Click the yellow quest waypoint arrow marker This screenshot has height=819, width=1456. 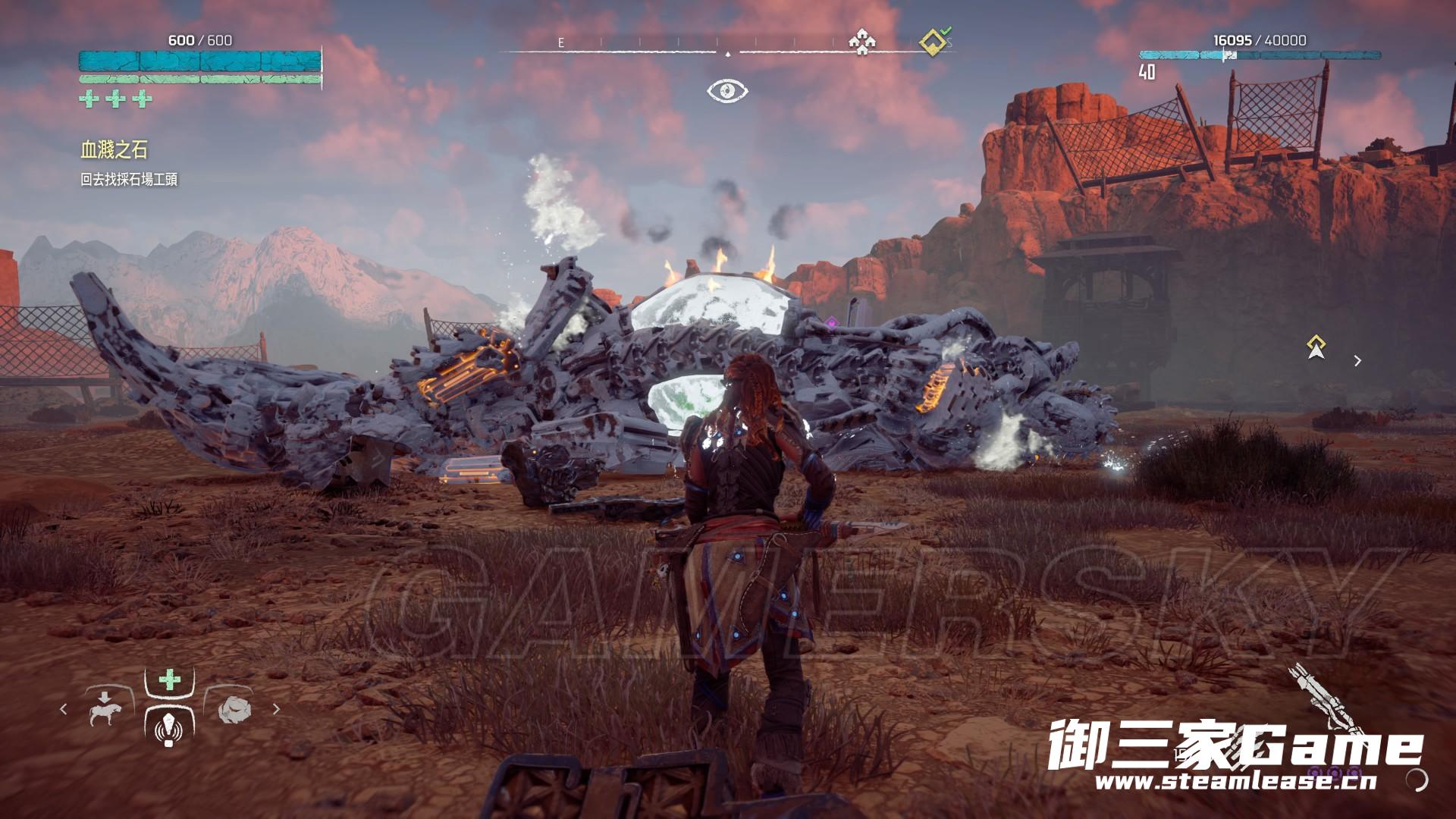click(1316, 347)
